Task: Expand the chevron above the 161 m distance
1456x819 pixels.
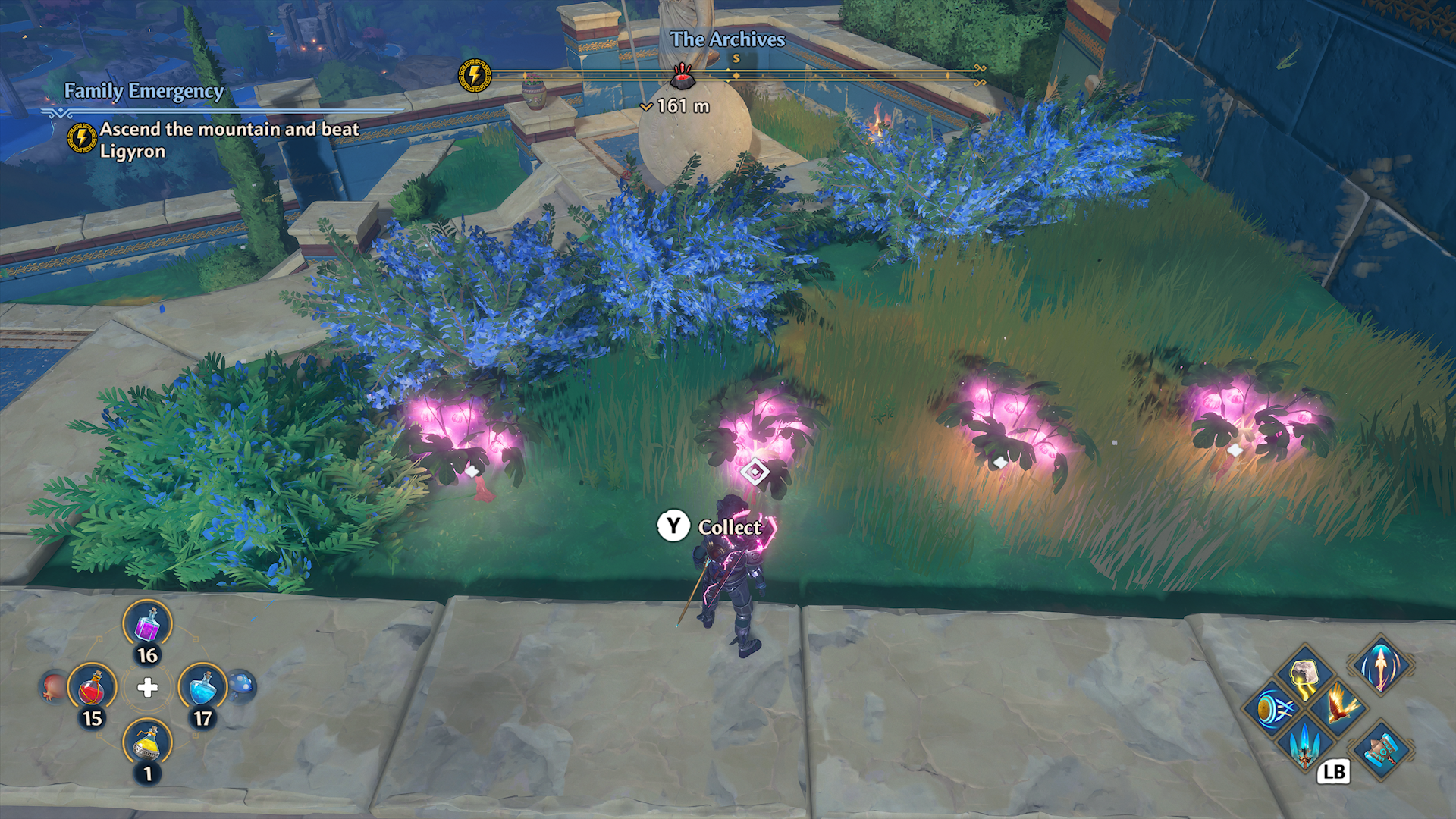Action: click(x=647, y=107)
